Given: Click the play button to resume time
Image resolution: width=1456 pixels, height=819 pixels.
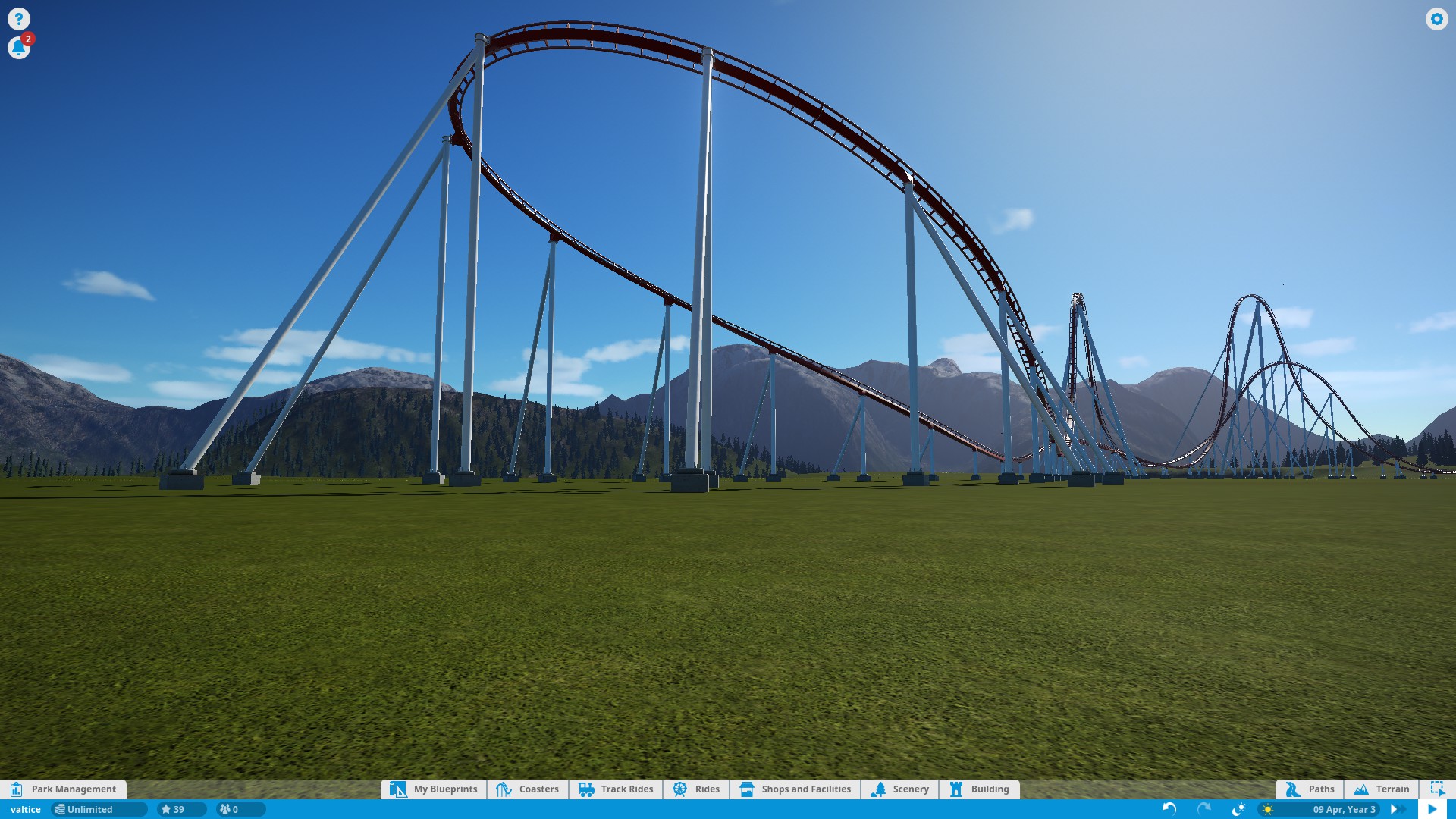Looking at the screenshot, I should click(1432, 809).
